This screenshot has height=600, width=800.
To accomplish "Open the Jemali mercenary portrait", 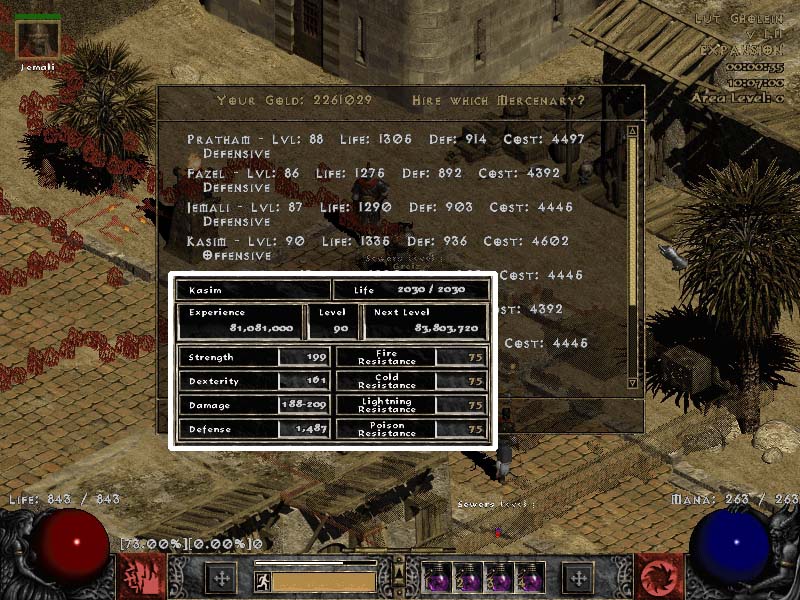I will click(x=39, y=39).
